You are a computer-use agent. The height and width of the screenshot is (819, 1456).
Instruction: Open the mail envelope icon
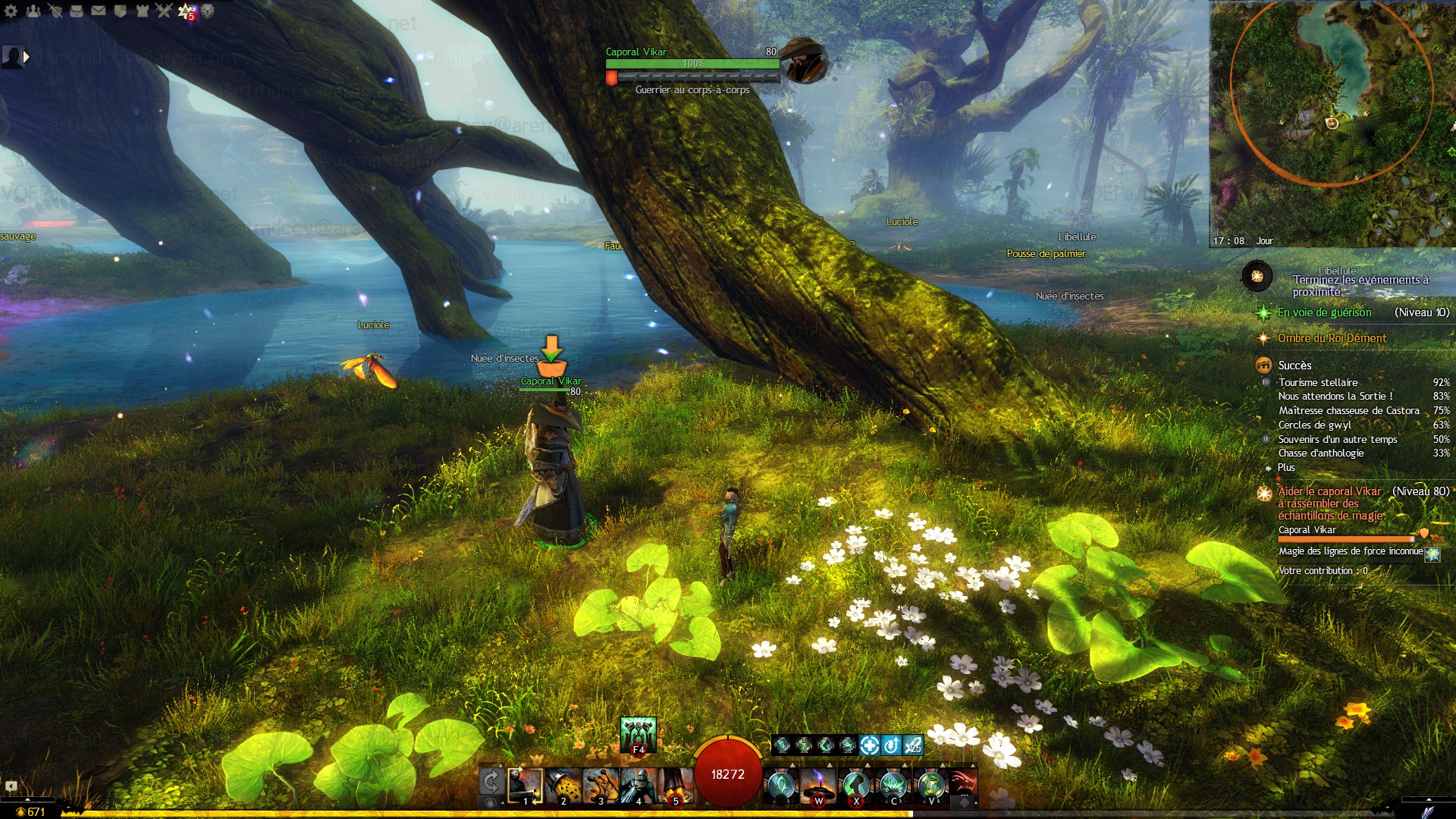(99, 11)
